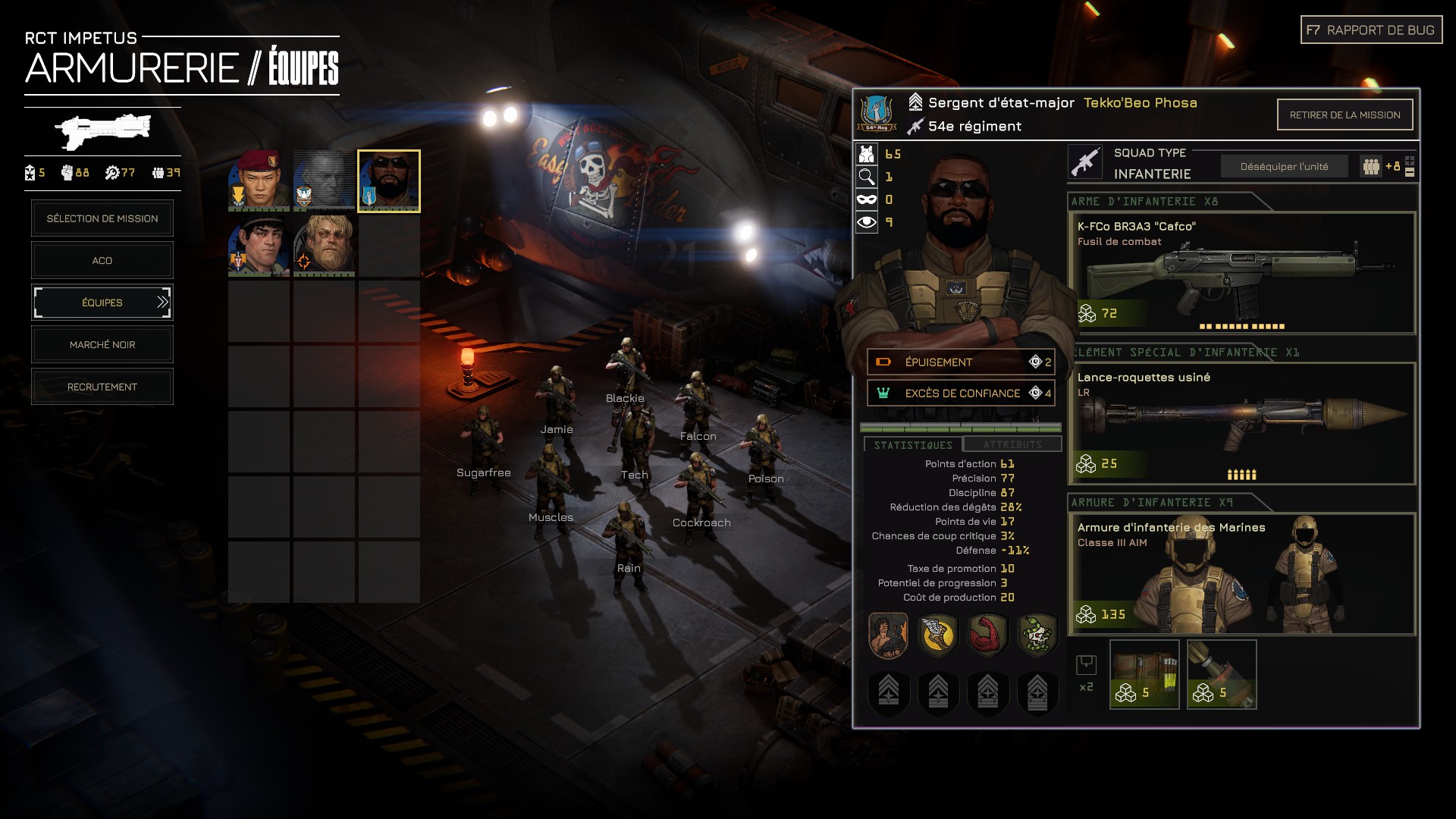Select the Statistiques tab
The height and width of the screenshot is (819, 1456).
point(913,445)
